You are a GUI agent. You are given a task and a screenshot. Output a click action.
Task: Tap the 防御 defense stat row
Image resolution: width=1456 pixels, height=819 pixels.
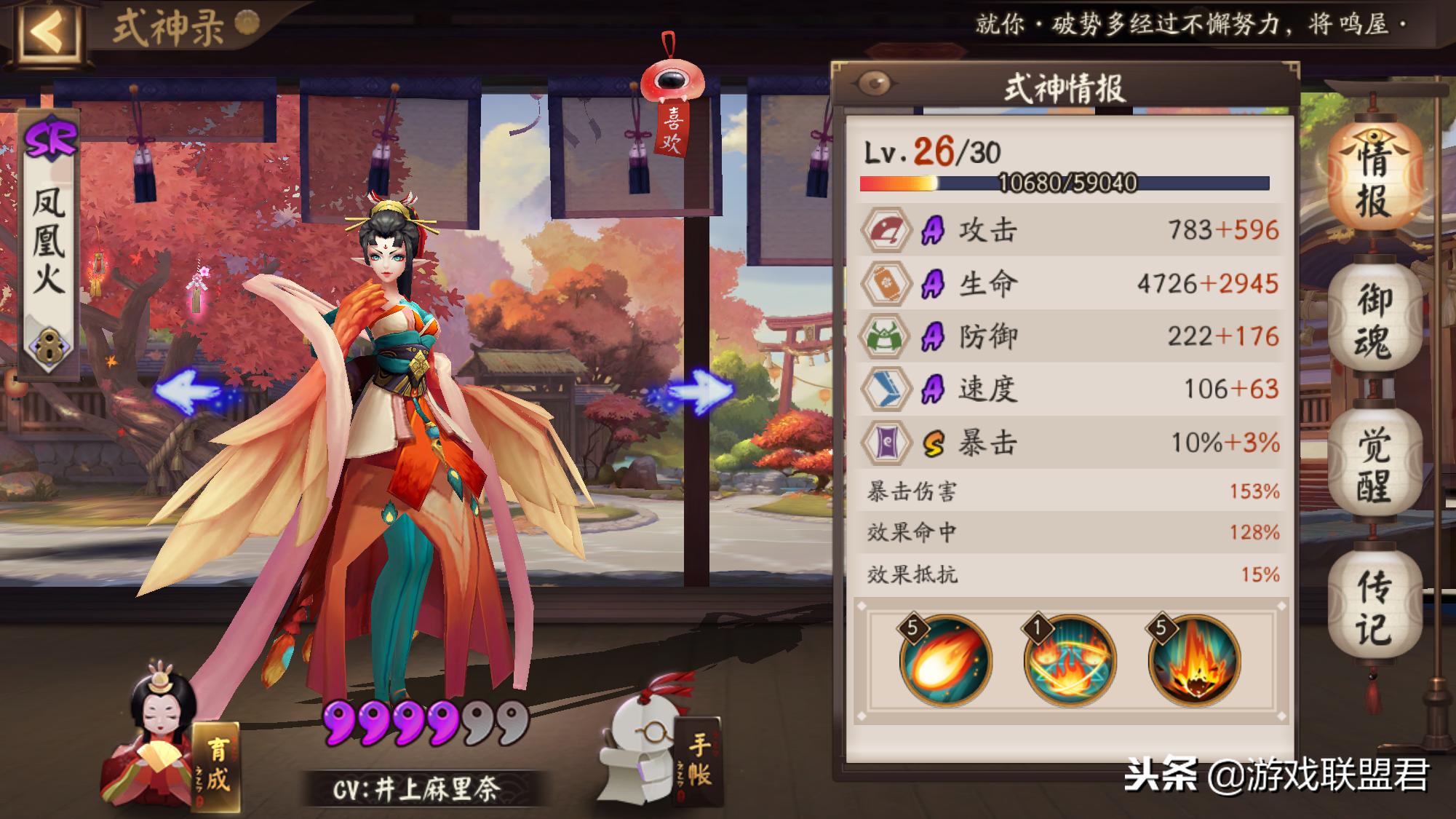click(x=1070, y=336)
